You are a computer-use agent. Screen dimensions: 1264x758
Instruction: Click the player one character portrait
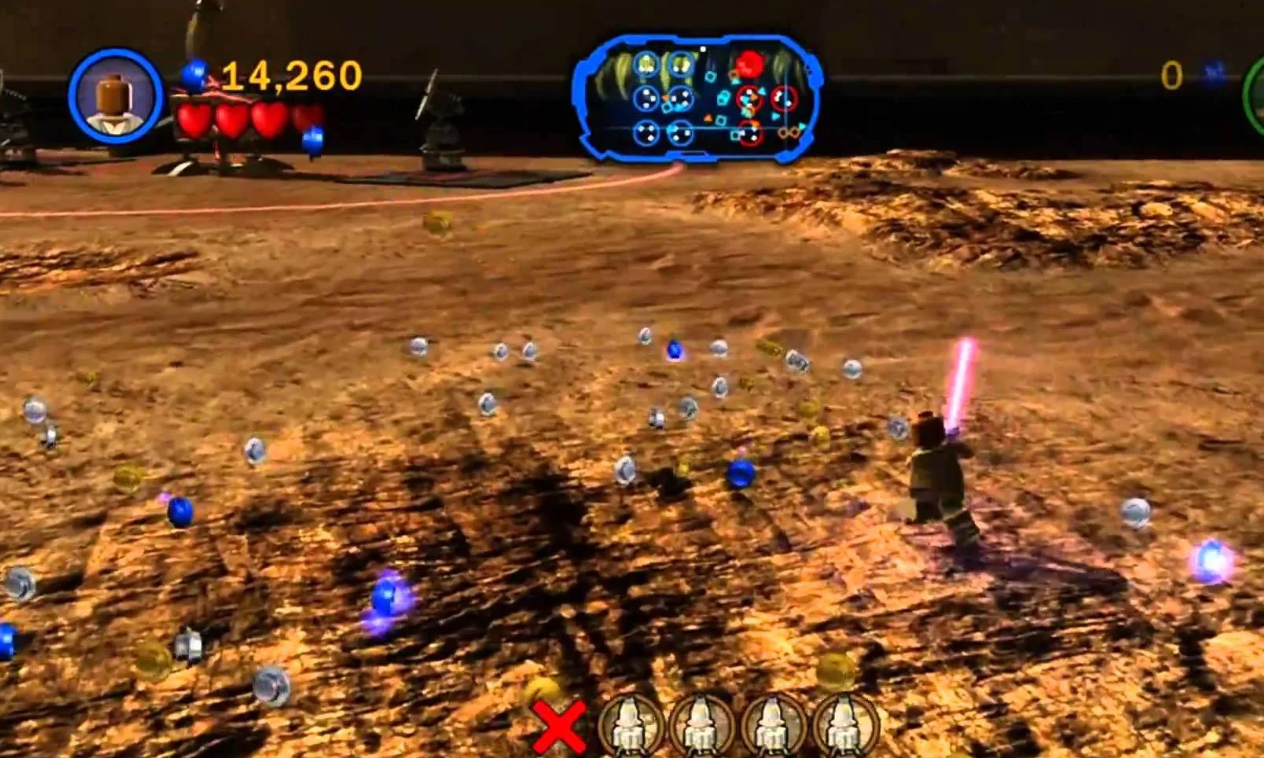click(x=115, y=96)
